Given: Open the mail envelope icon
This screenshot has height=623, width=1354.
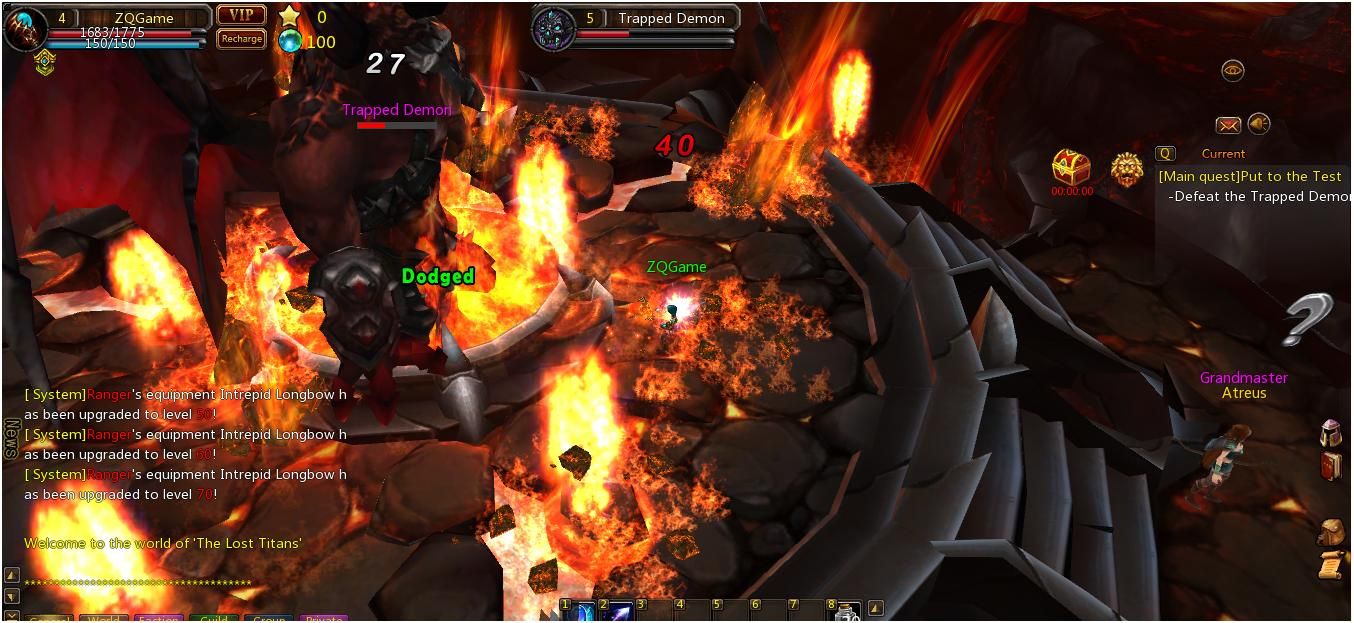Looking at the screenshot, I should coord(1228,125).
